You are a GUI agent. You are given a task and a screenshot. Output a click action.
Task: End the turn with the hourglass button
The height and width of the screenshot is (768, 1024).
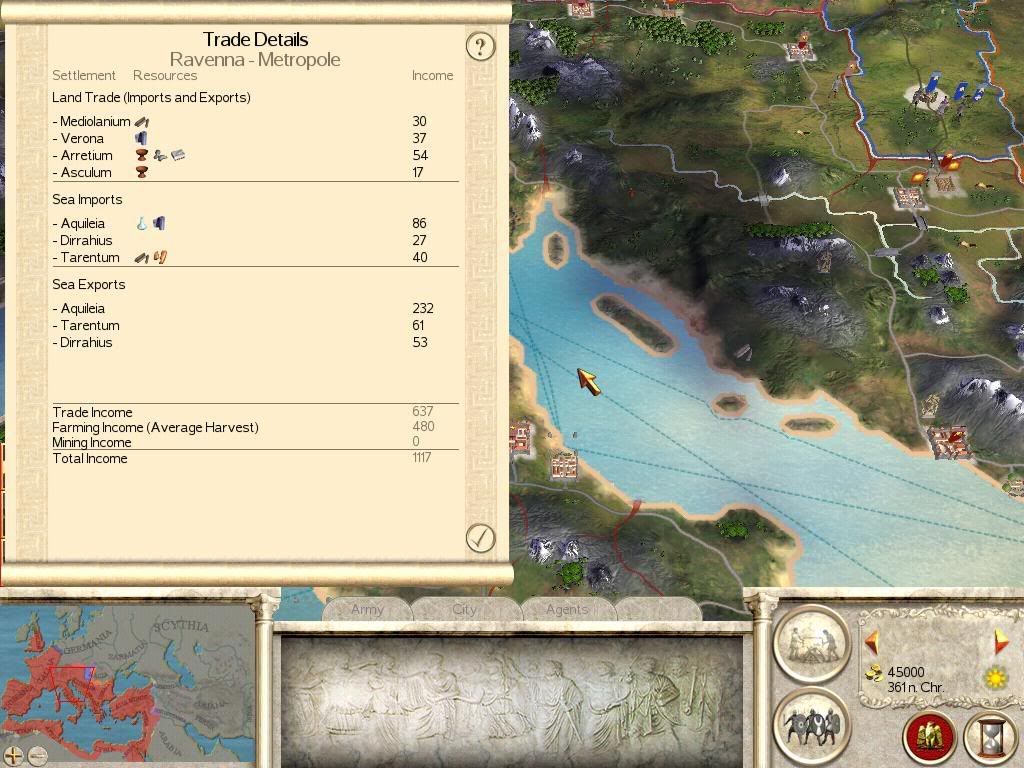[990, 737]
